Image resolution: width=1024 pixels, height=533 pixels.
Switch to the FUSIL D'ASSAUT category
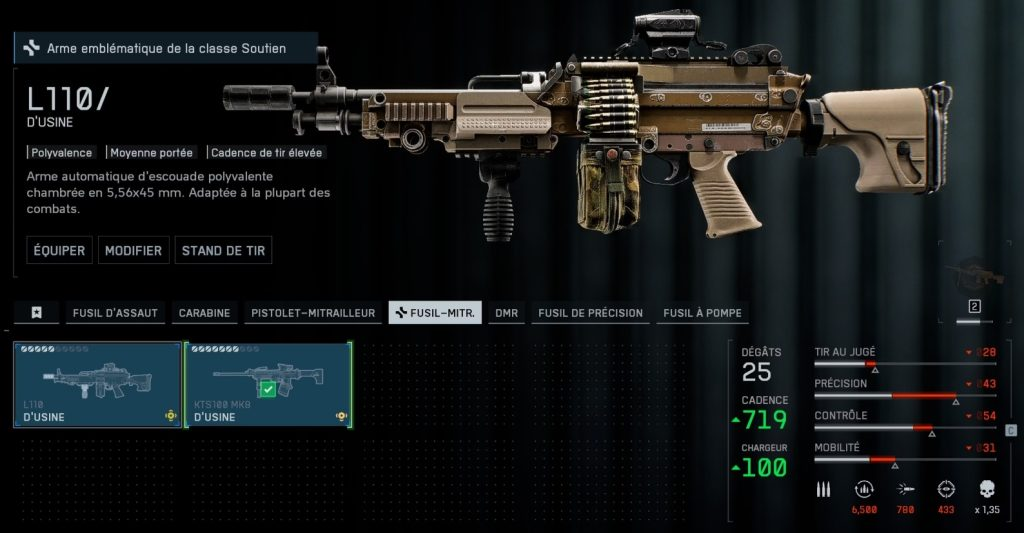[x=115, y=313]
